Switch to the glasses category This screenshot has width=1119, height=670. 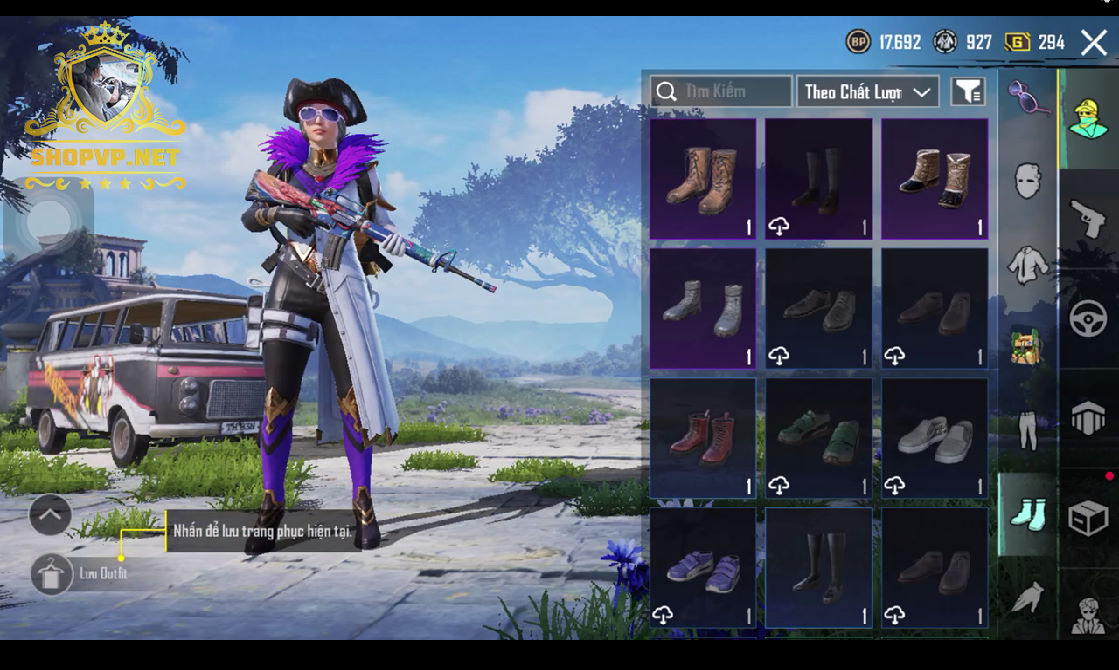tap(1027, 98)
